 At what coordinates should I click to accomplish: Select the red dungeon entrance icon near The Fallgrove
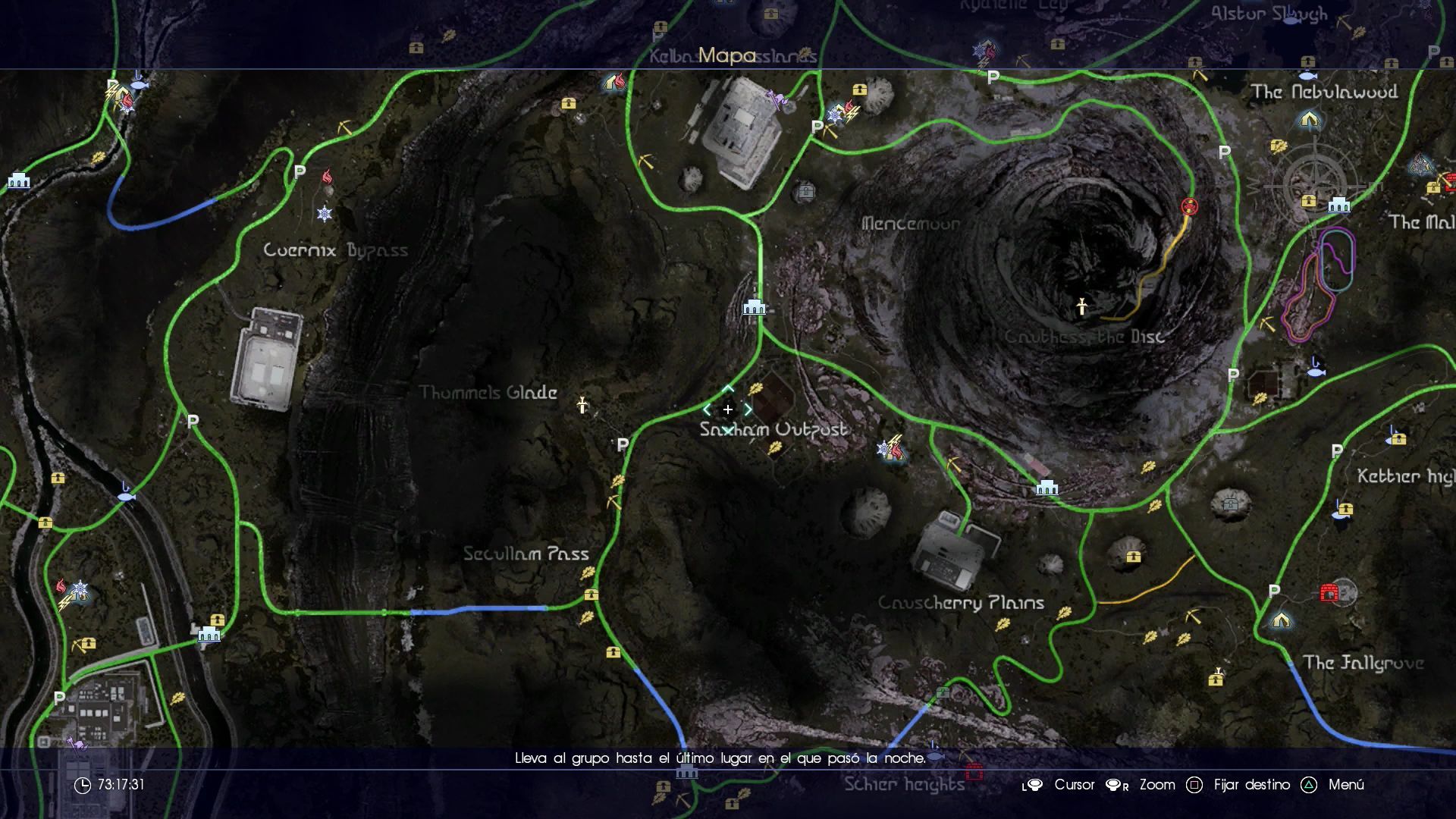pos(1329,593)
